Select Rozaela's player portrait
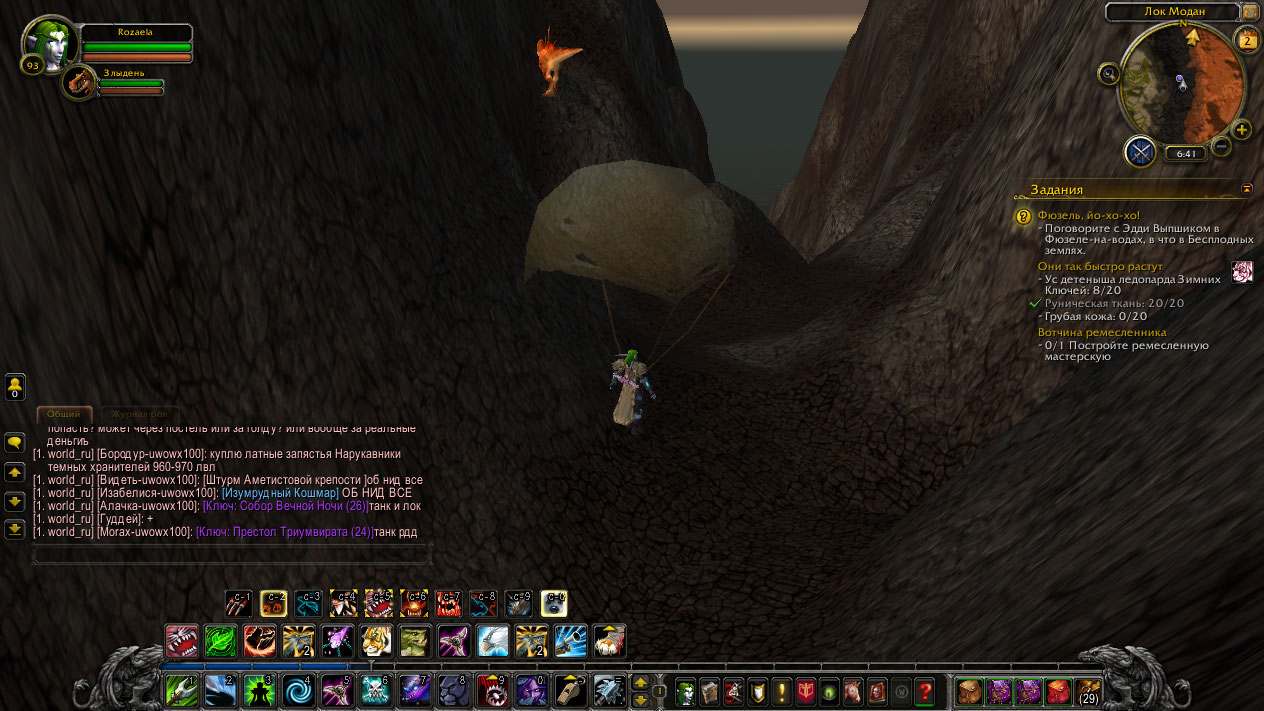The width and height of the screenshot is (1264, 711). click(48, 43)
